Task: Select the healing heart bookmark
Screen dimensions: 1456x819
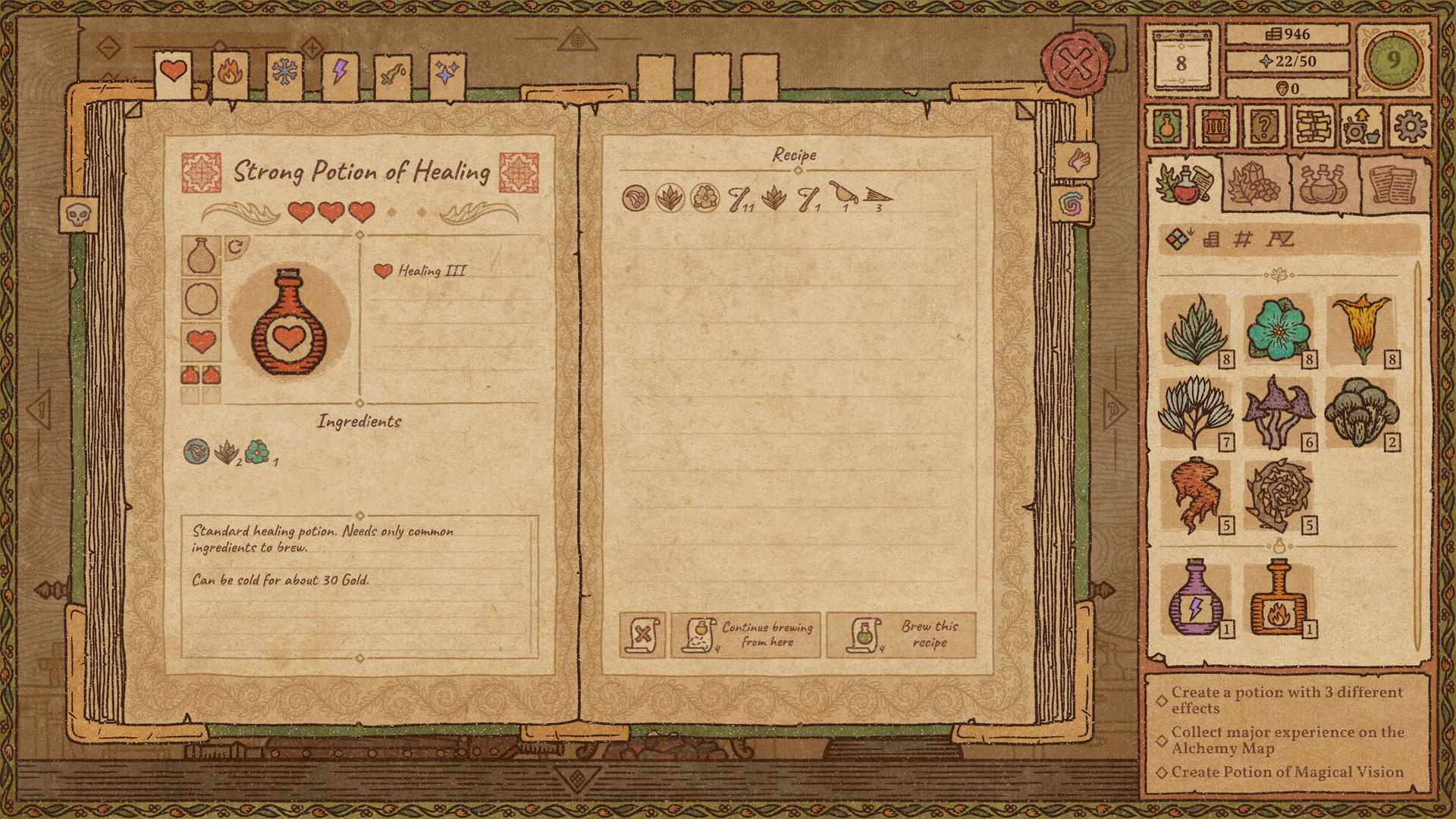Action: (173, 71)
